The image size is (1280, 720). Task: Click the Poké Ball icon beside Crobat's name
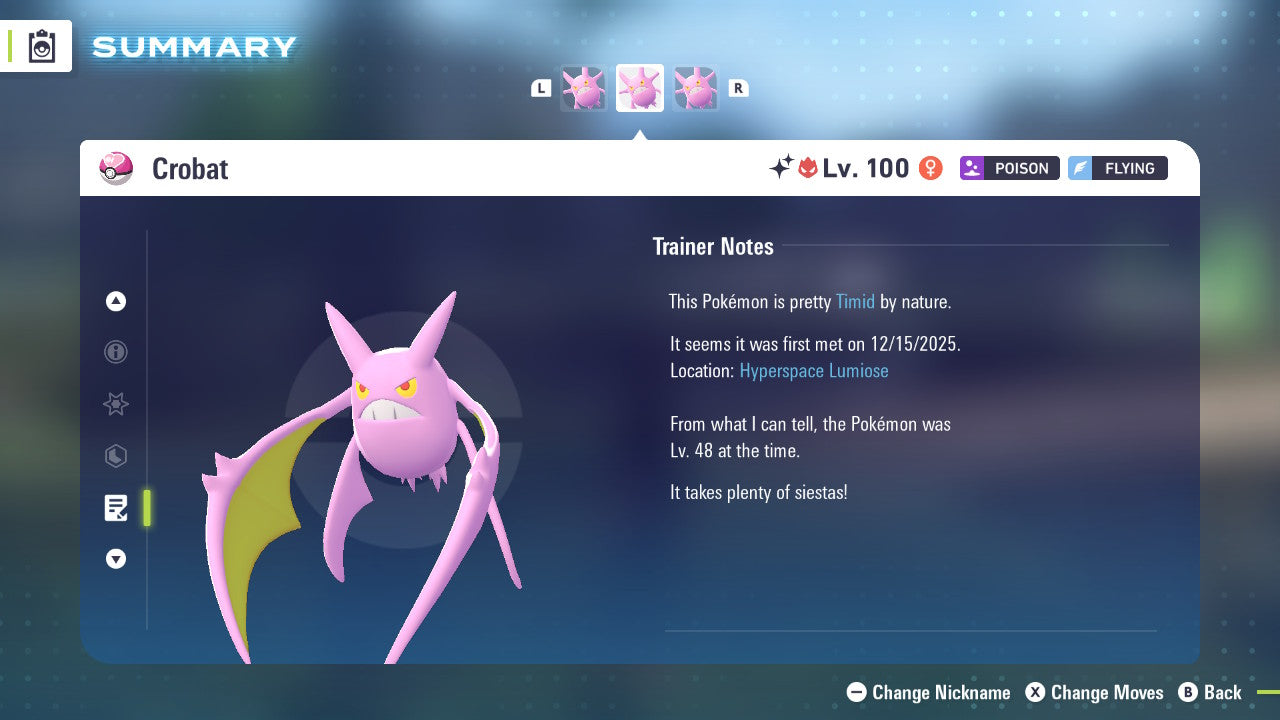pyautogui.click(x=116, y=168)
